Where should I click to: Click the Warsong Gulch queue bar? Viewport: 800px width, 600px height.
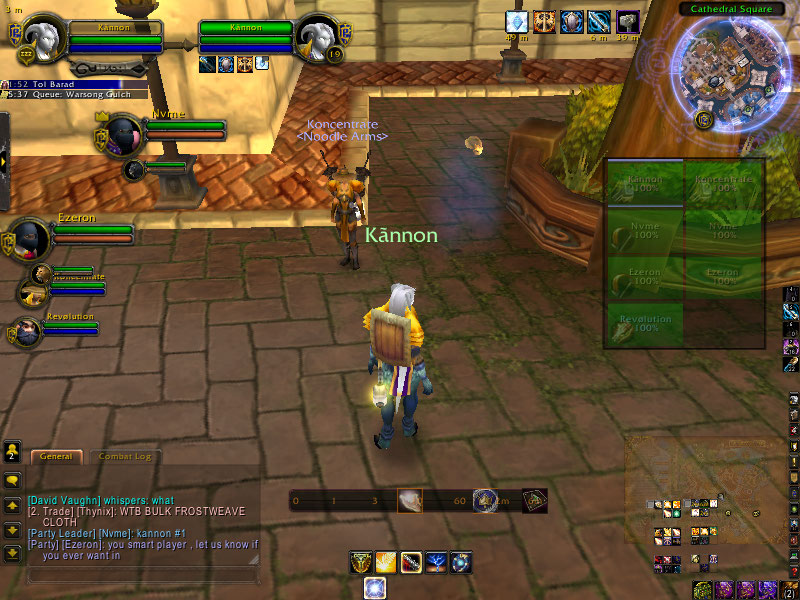click(62, 95)
